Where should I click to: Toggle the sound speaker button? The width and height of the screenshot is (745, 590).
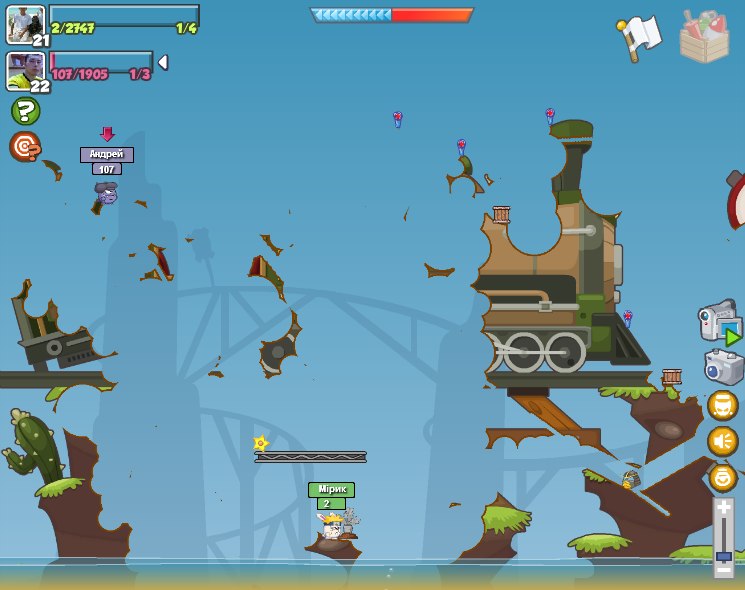(x=723, y=441)
